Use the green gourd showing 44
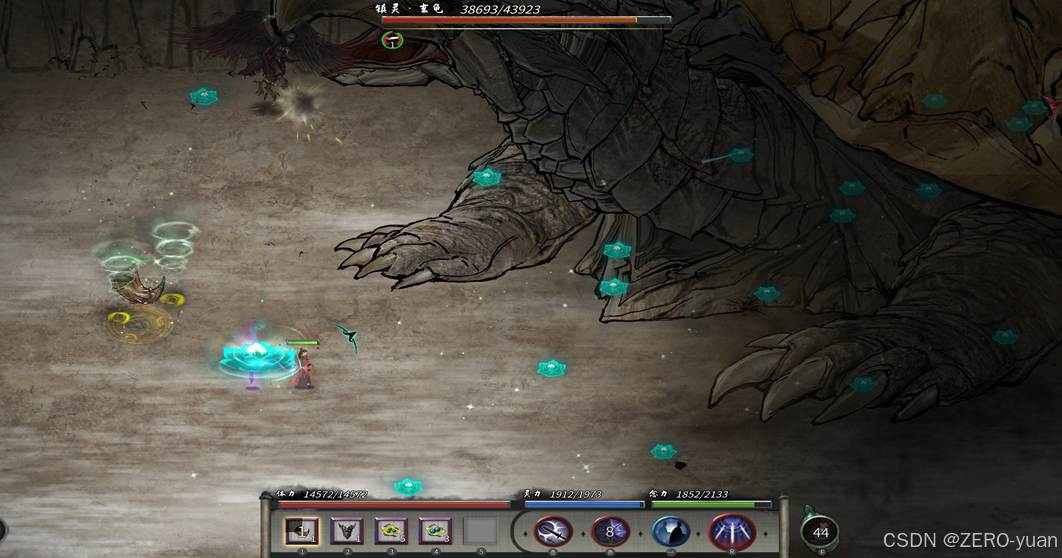 (820, 531)
